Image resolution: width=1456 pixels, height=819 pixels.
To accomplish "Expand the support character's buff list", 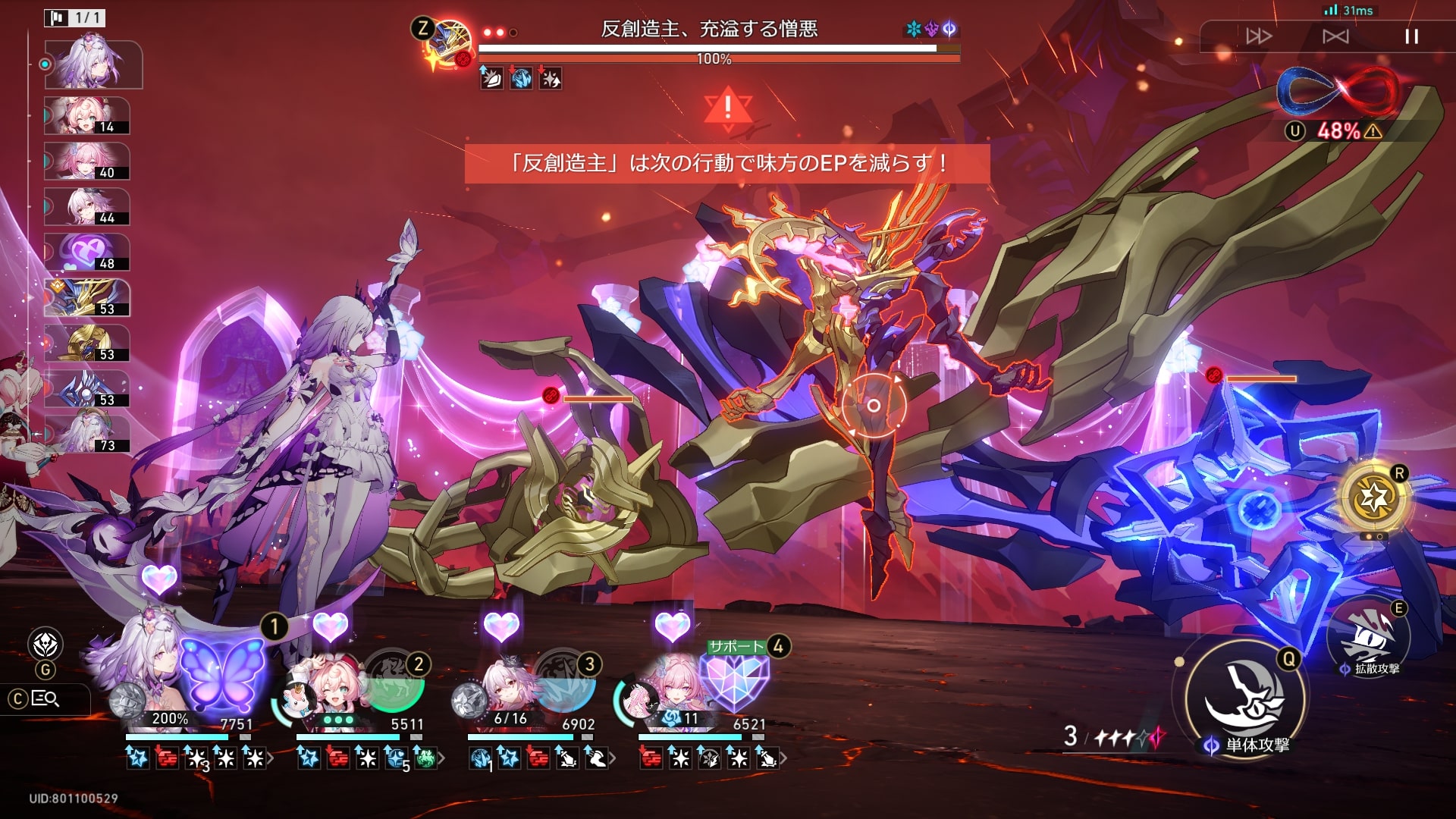I will (x=783, y=758).
